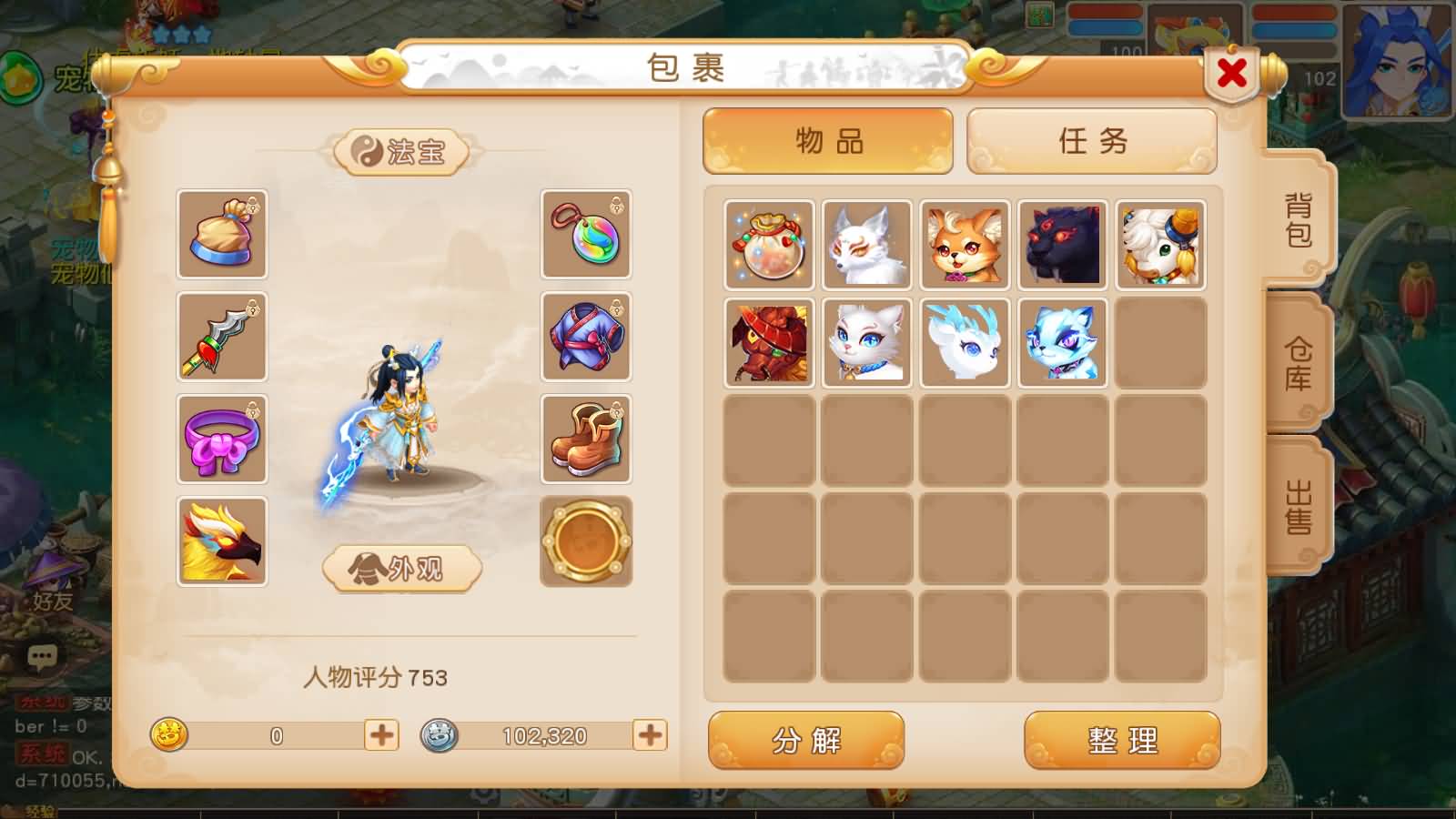The height and width of the screenshot is (819, 1456).
Task: Select the blue clothing equipment icon
Action: [586, 339]
